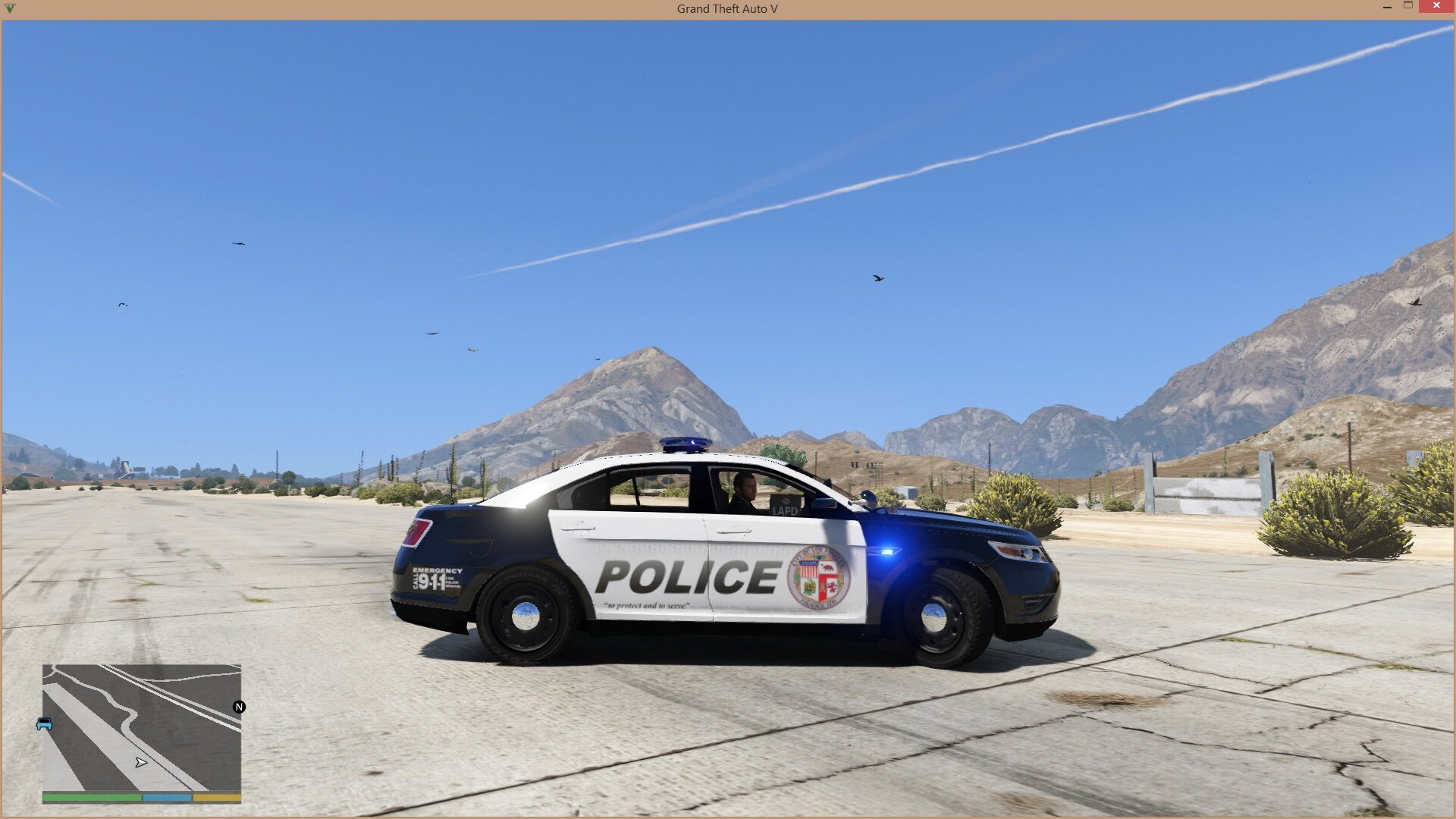Maximize the game window

[1408, 6]
